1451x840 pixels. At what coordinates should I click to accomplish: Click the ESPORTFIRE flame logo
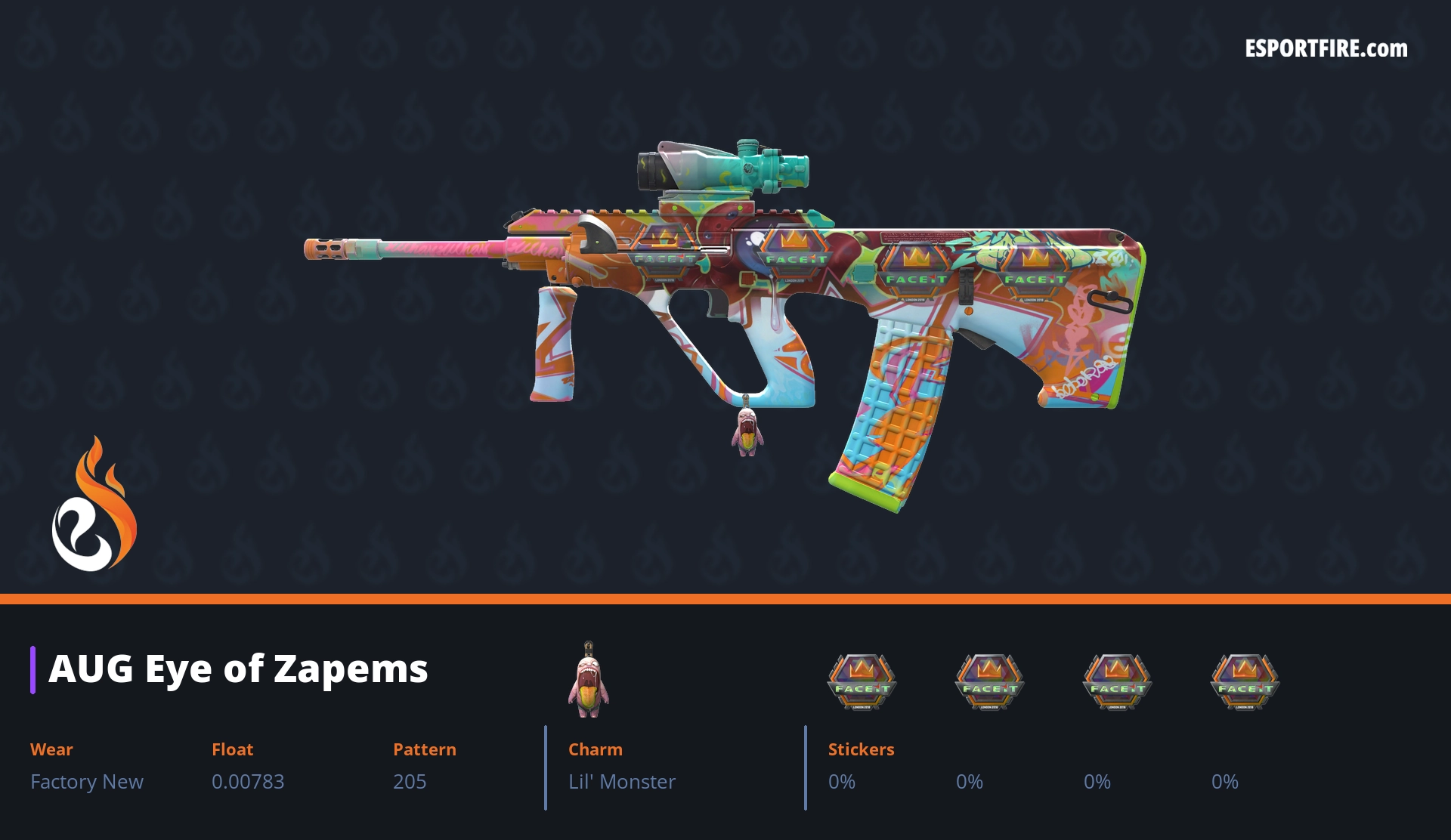94,505
